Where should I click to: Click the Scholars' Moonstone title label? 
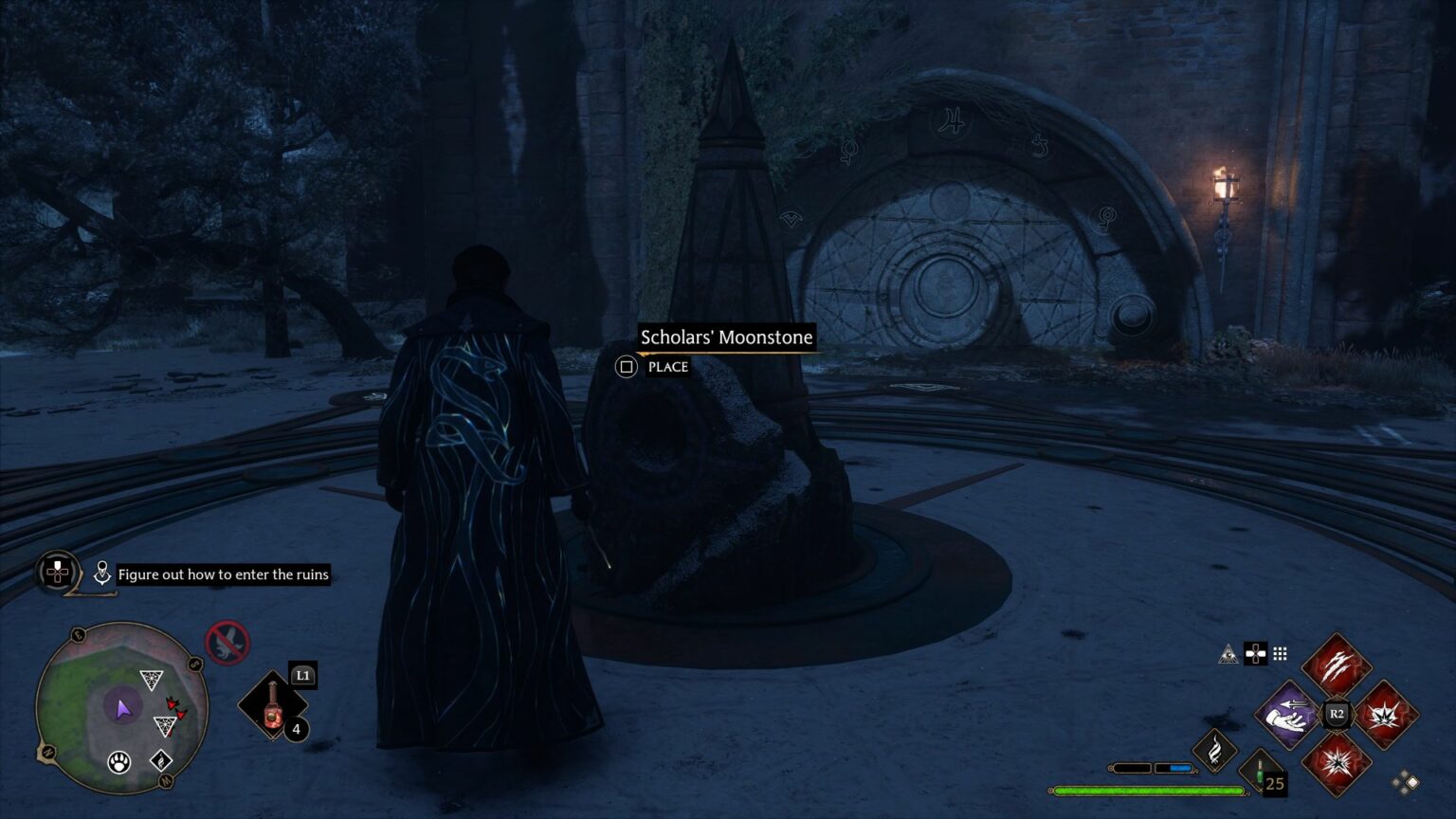(726, 337)
